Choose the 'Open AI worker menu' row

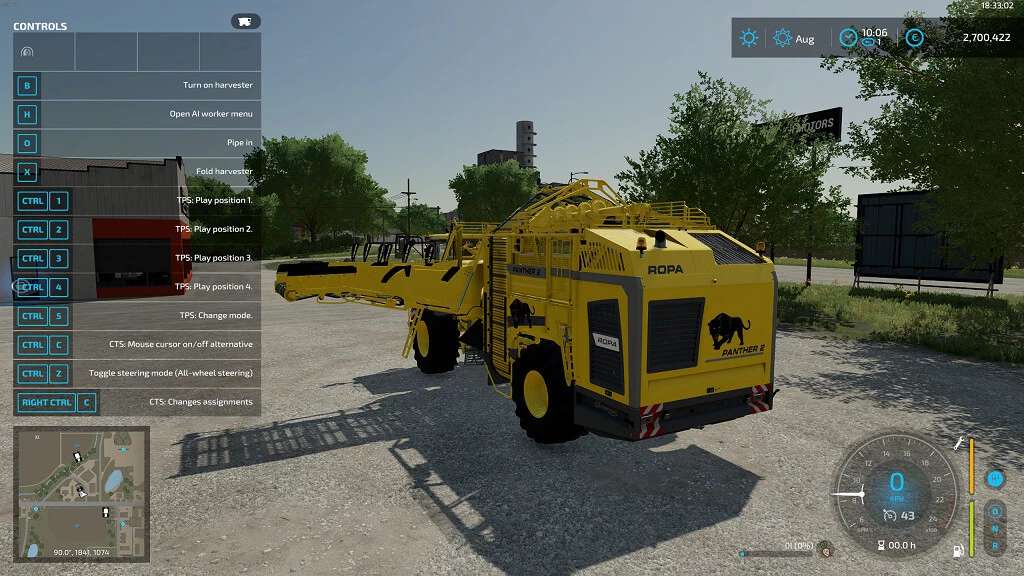137,114
